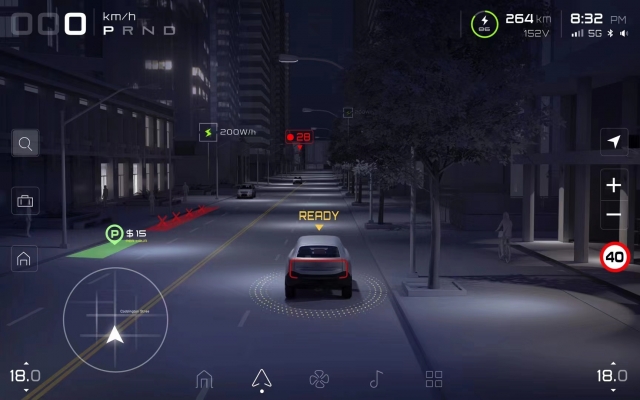The height and width of the screenshot is (400, 640).
Task: Switch to the navigation arrow tab
Action: 261,378
